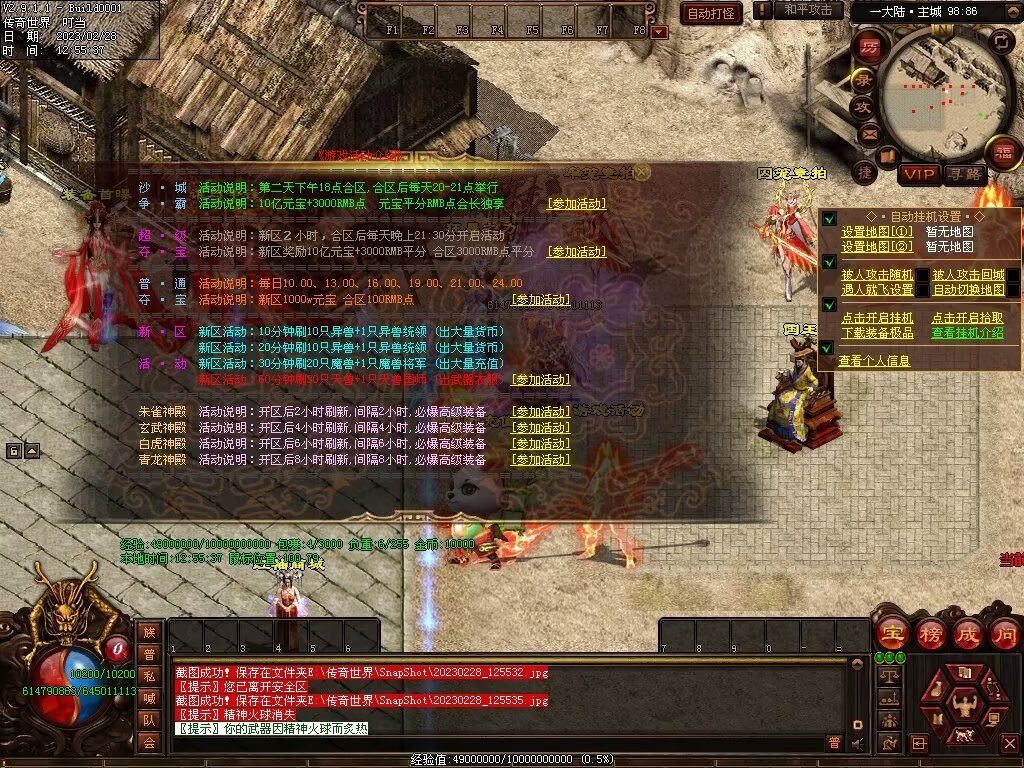Activate 寻路 pathfinding button
This screenshot has width=1024, height=768.
pyautogui.click(x=964, y=175)
